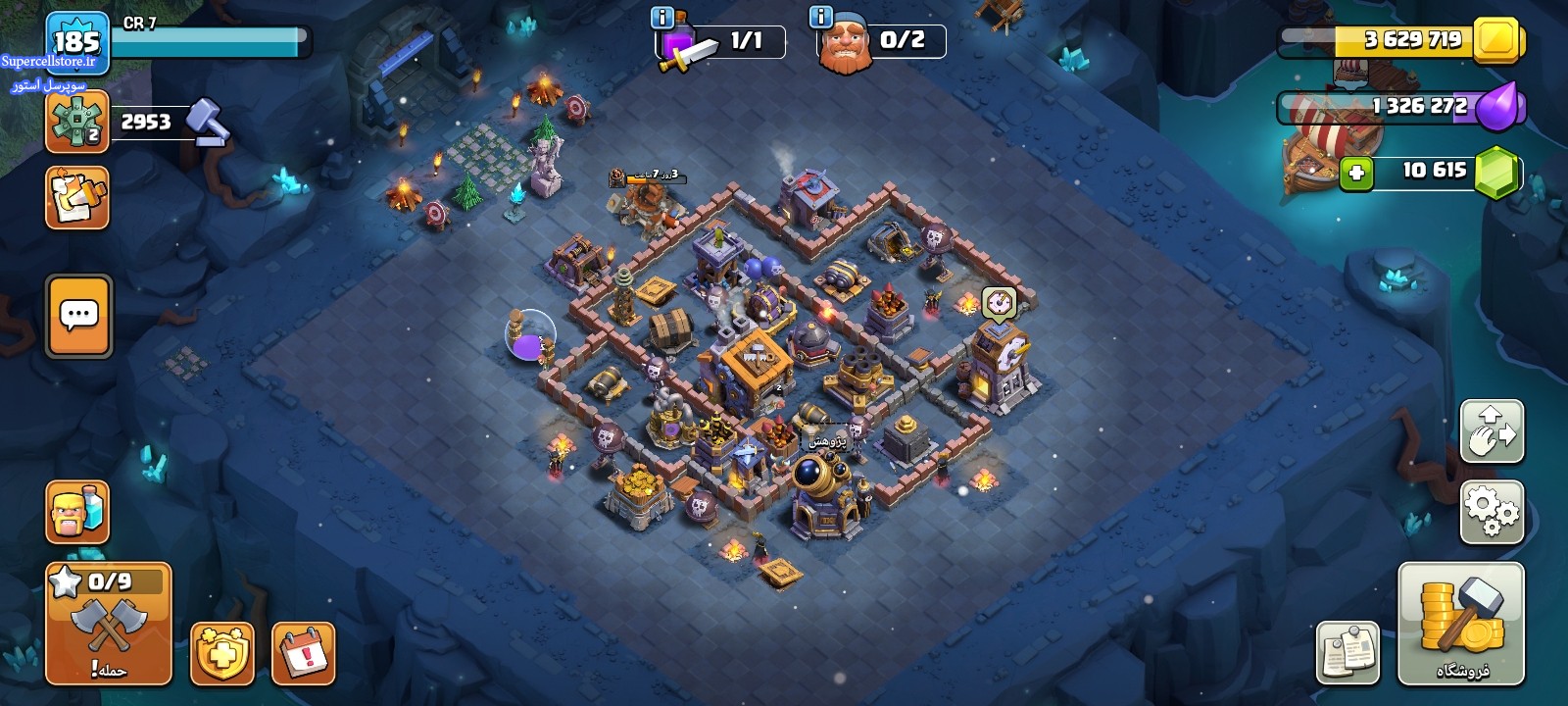The height and width of the screenshot is (706, 1568).
Task: Buy gems with the green plus button
Action: point(1356,173)
